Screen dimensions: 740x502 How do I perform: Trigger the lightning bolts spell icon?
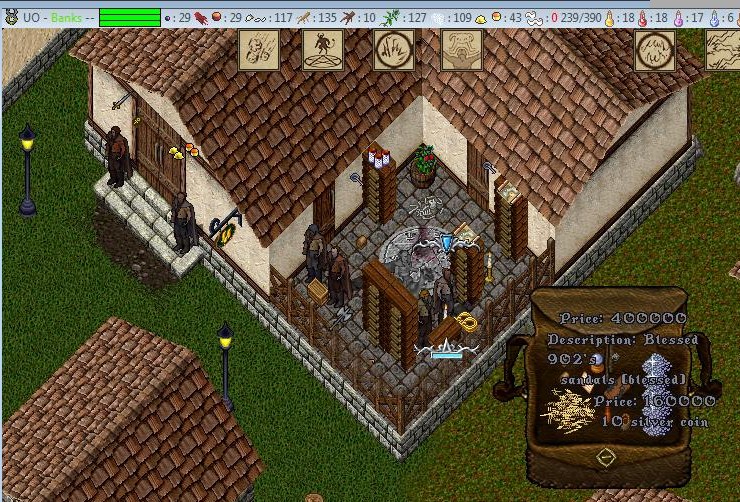722,49
